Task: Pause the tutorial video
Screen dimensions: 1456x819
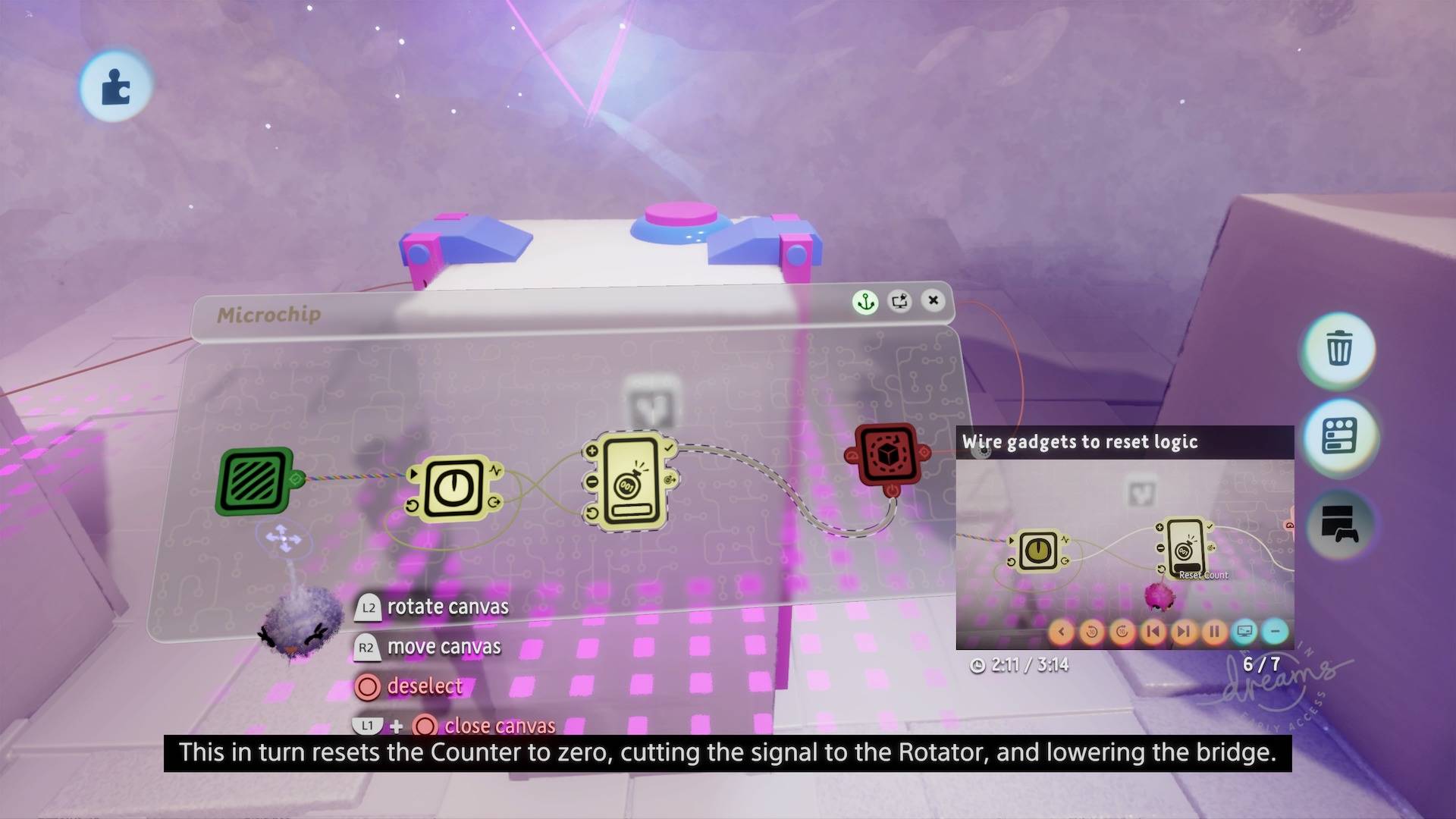Action: tap(1214, 631)
